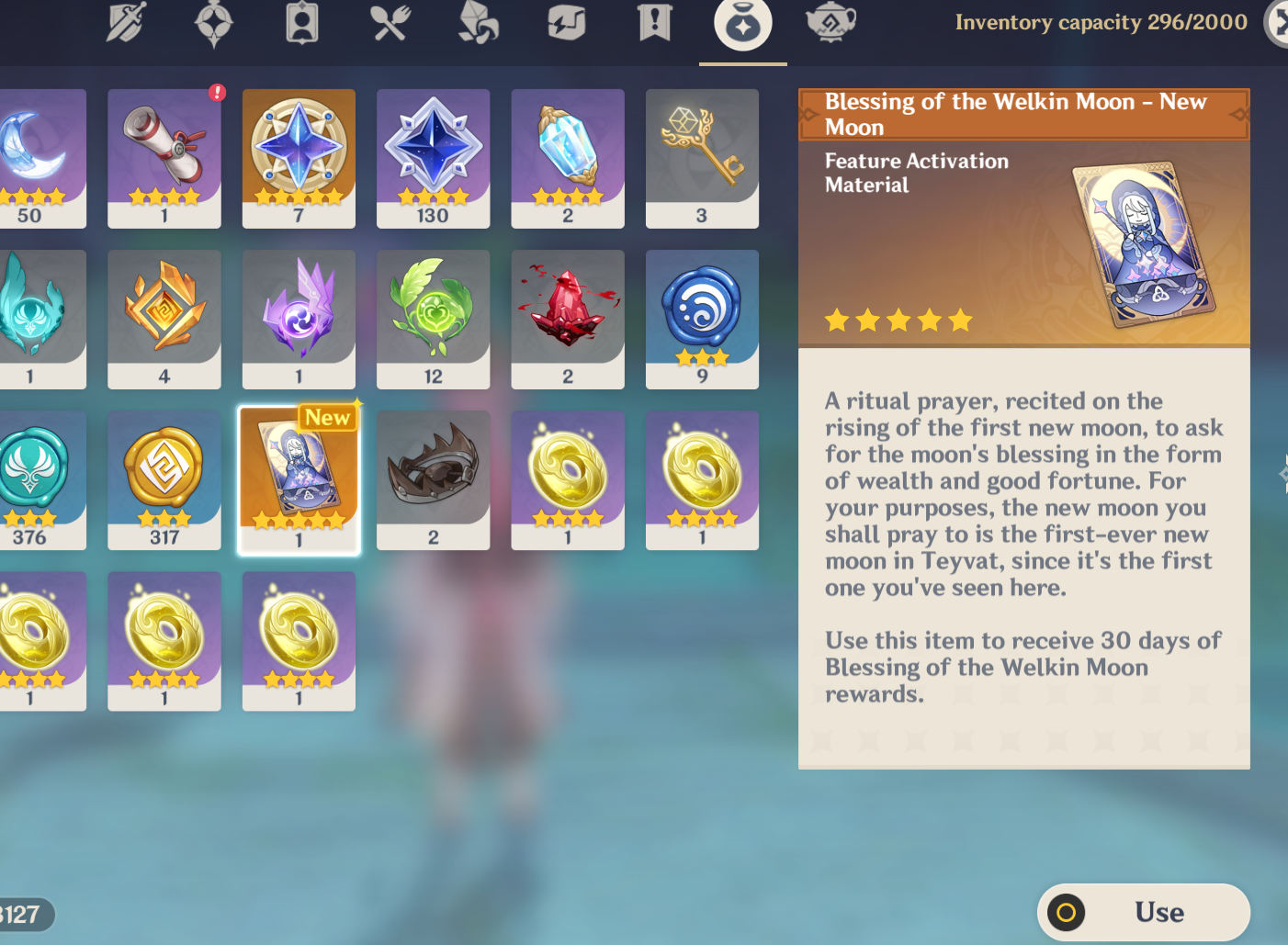Click the Inventory capacity 296/2000 counter

coord(1101,22)
